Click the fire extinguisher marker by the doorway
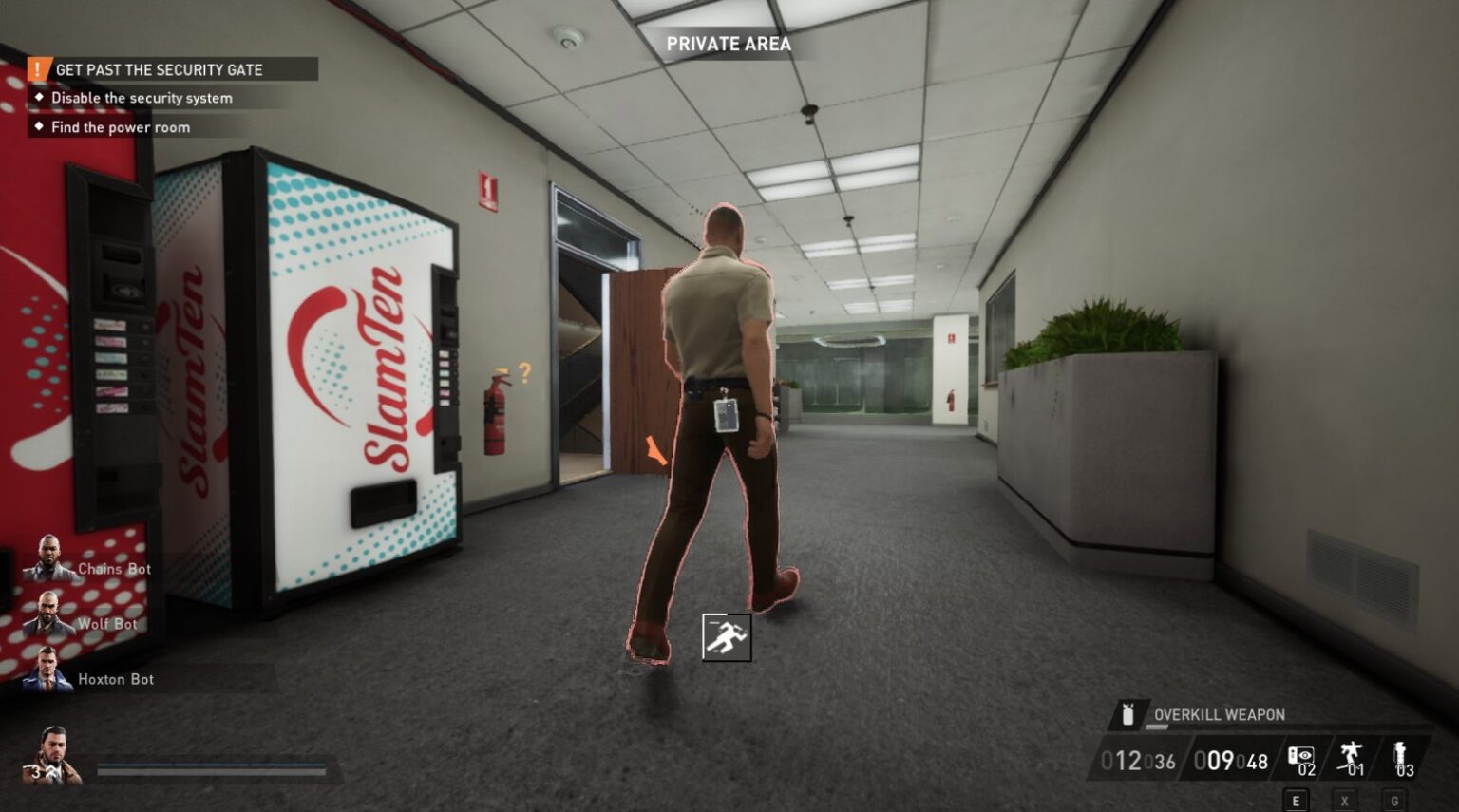 point(494,413)
